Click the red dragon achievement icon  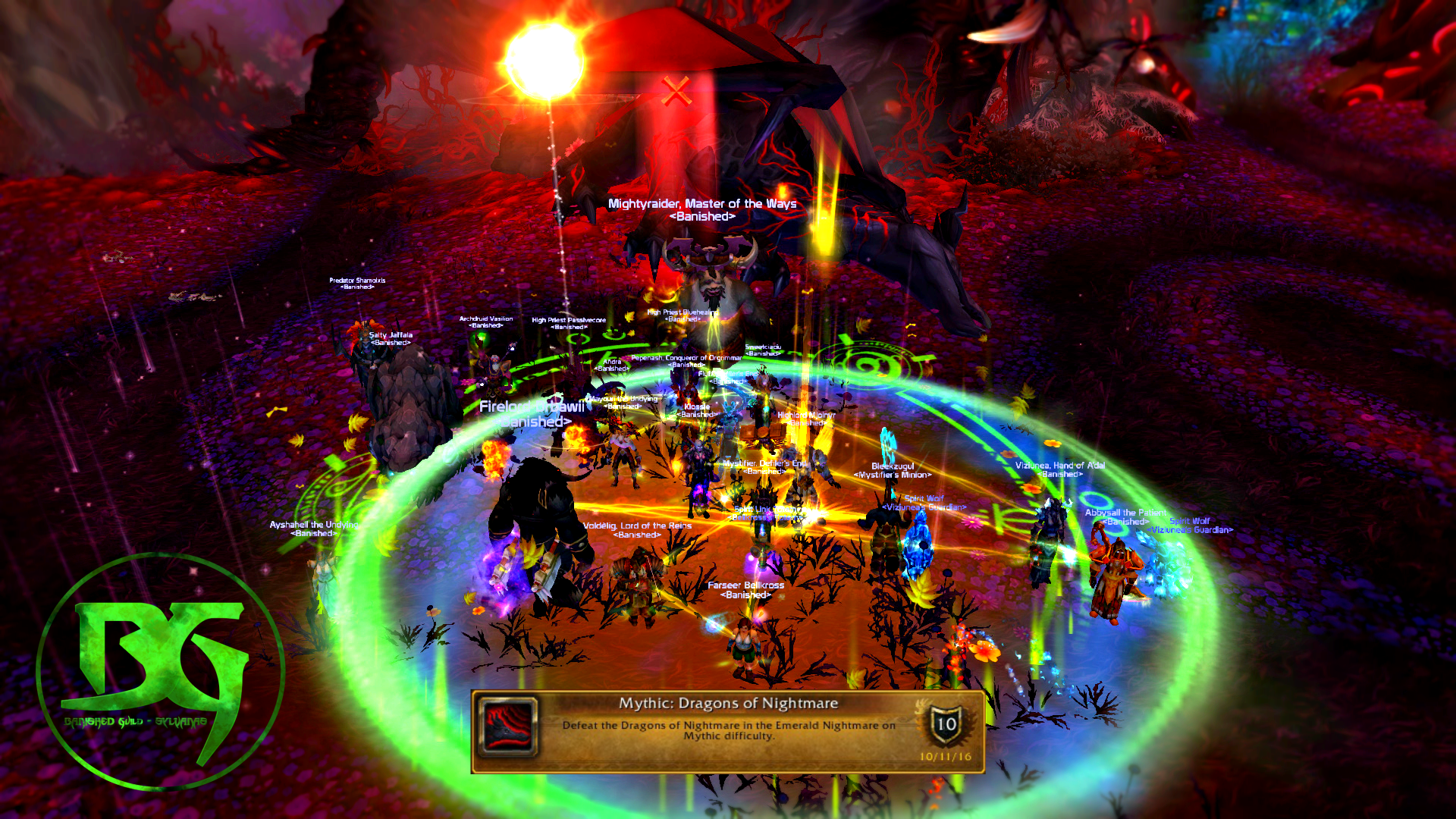click(x=510, y=726)
